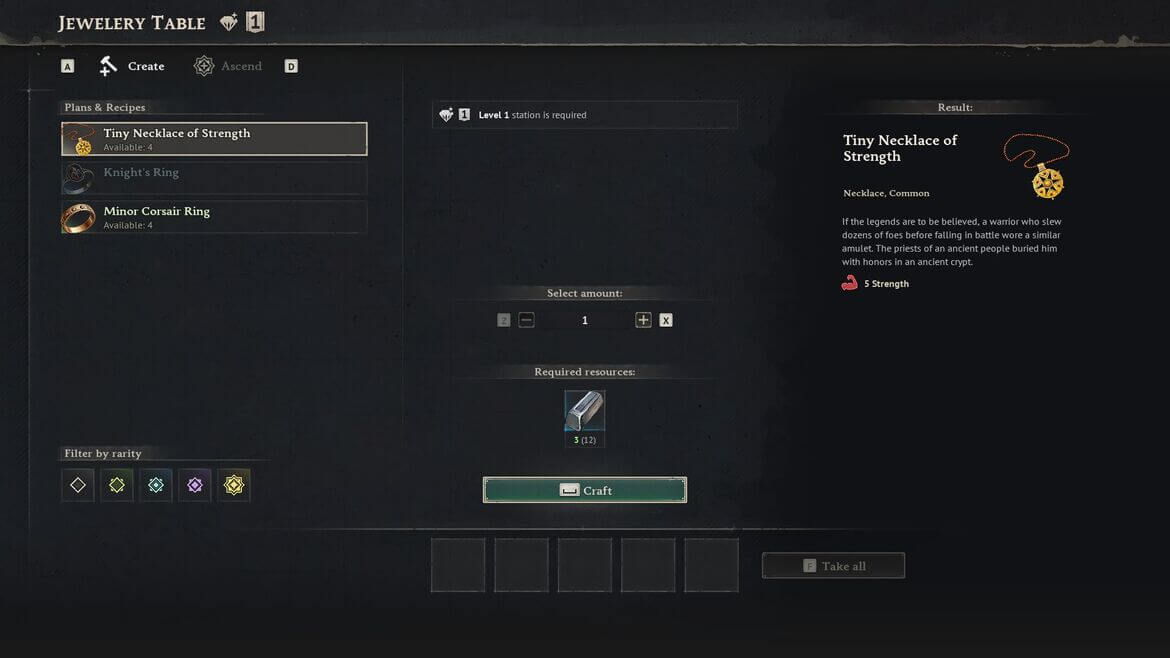Viewport: 1170px width, 658px height.
Task: Select the silver ingot required resource
Action: click(585, 411)
